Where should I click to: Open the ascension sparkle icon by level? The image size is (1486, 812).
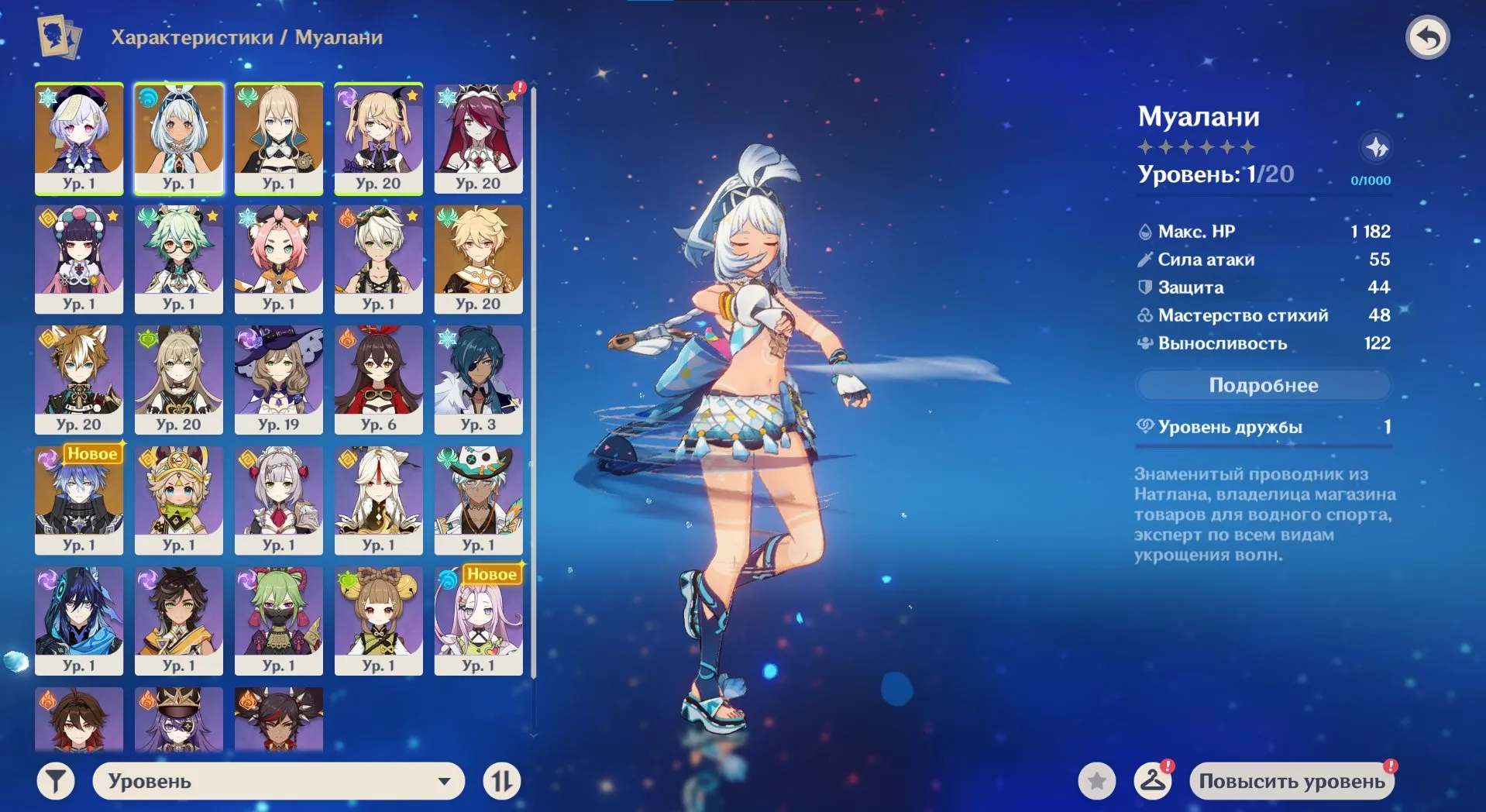point(1376,147)
